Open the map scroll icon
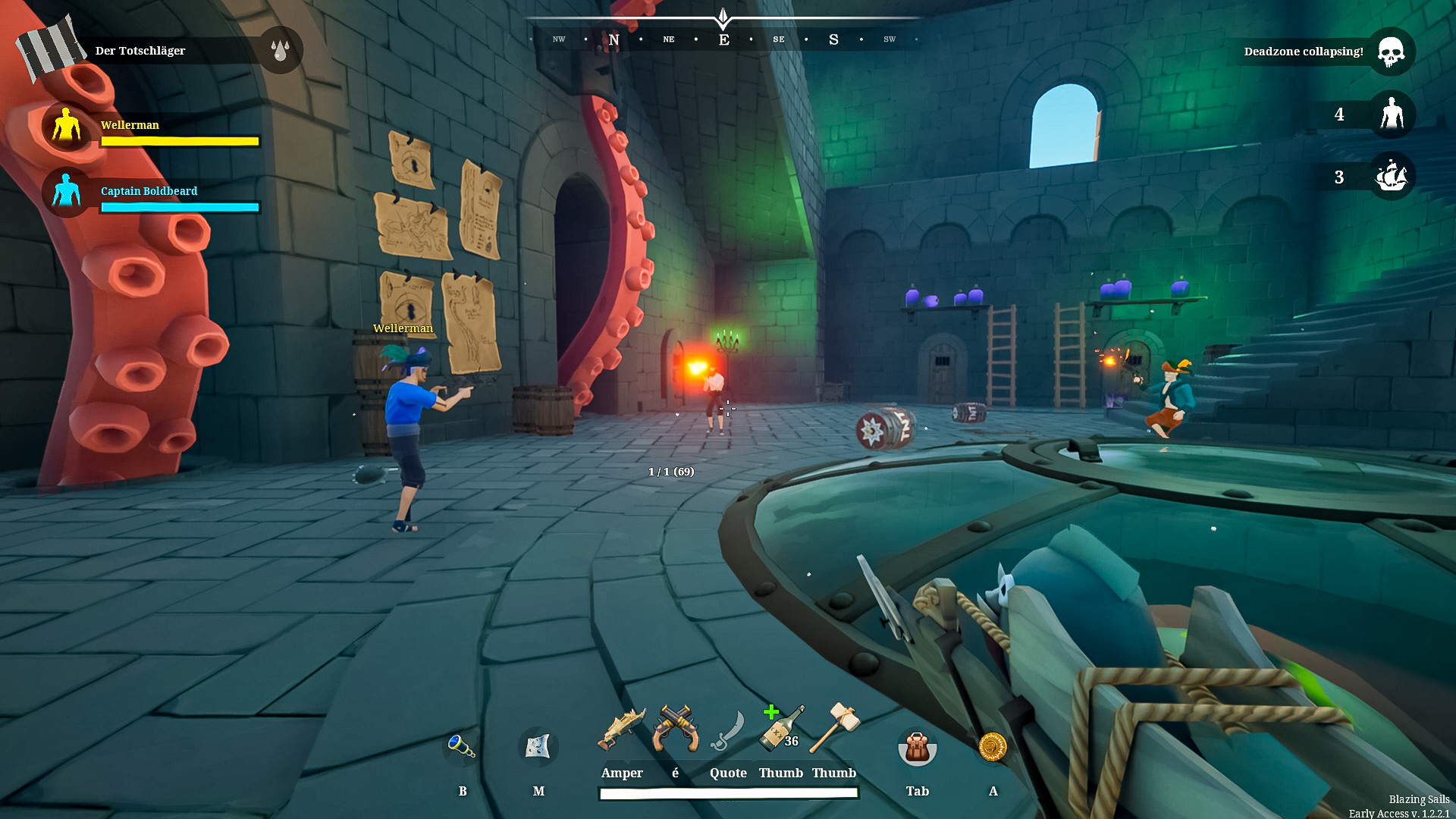Viewport: 1456px width, 819px height. pos(538,747)
